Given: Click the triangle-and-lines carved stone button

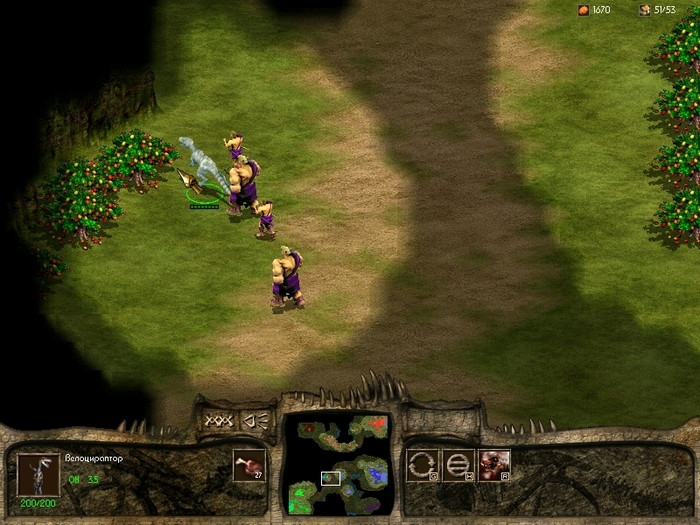Looking at the screenshot, I should [256, 421].
